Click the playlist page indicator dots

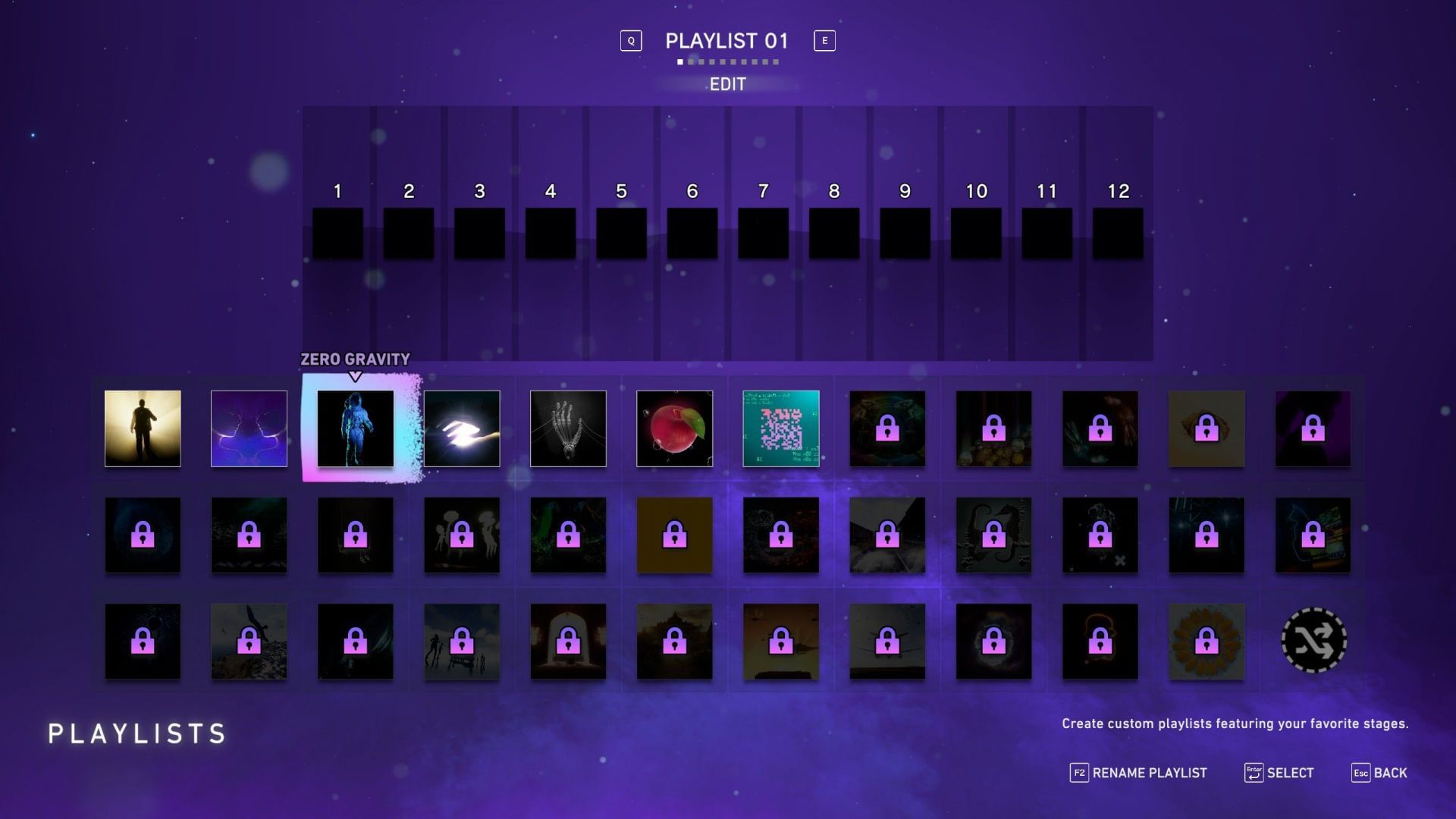pos(726,61)
